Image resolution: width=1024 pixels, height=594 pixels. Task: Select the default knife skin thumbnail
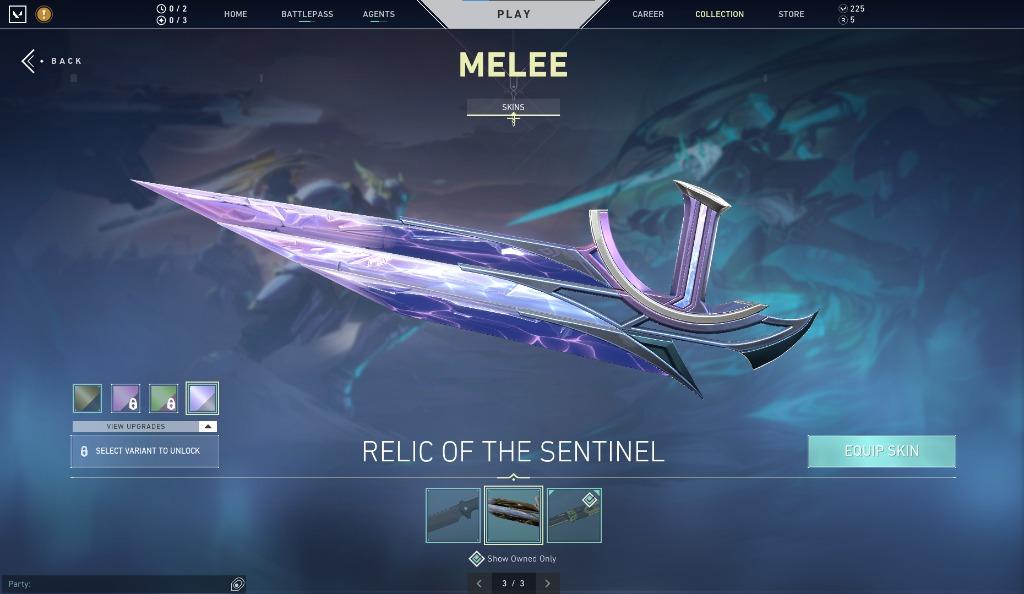tap(453, 515)
